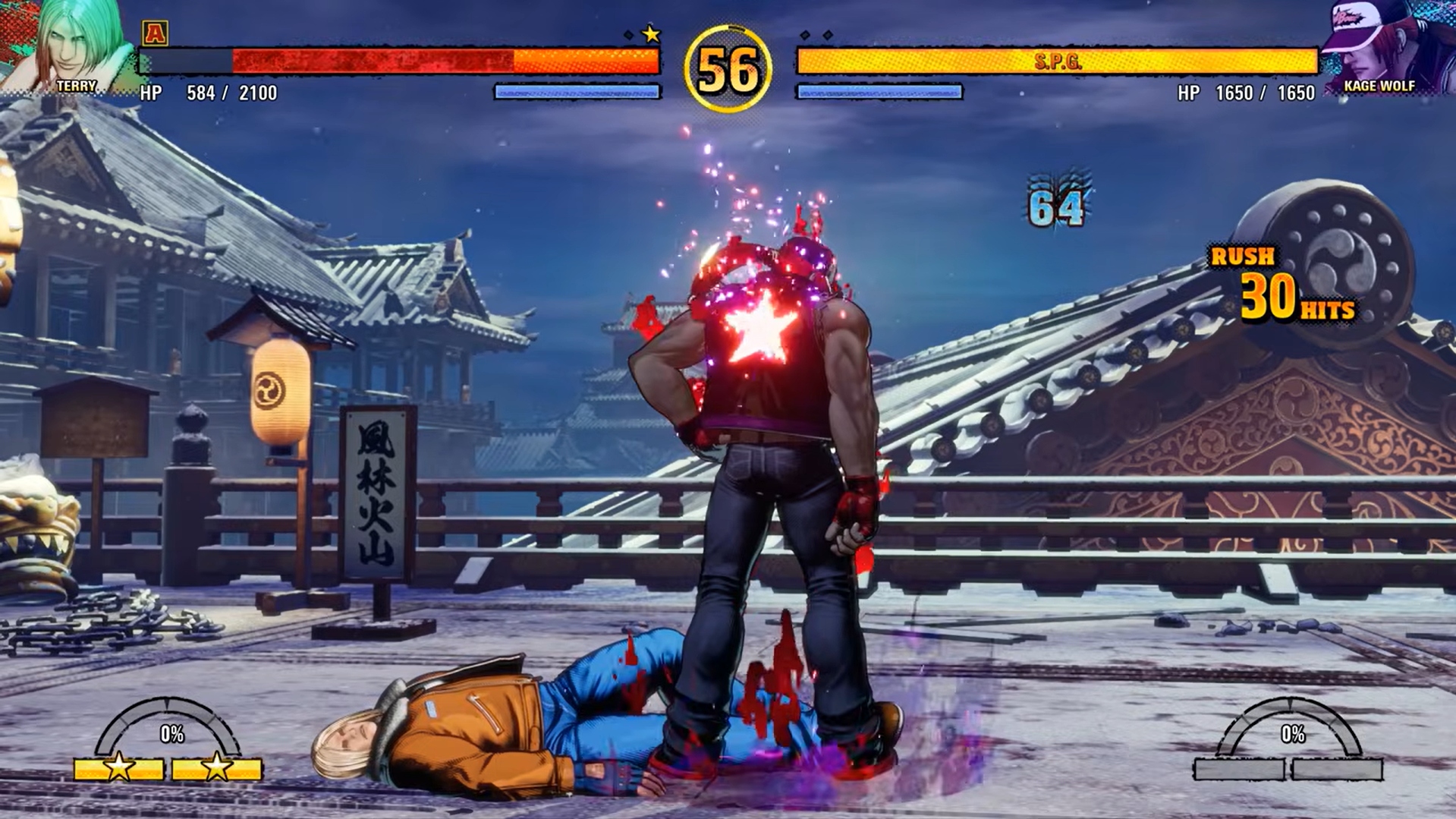This screenshot has width=1456, height=819.
Task: Click the orange A badge beside Terry
Action: coord(155,33)
